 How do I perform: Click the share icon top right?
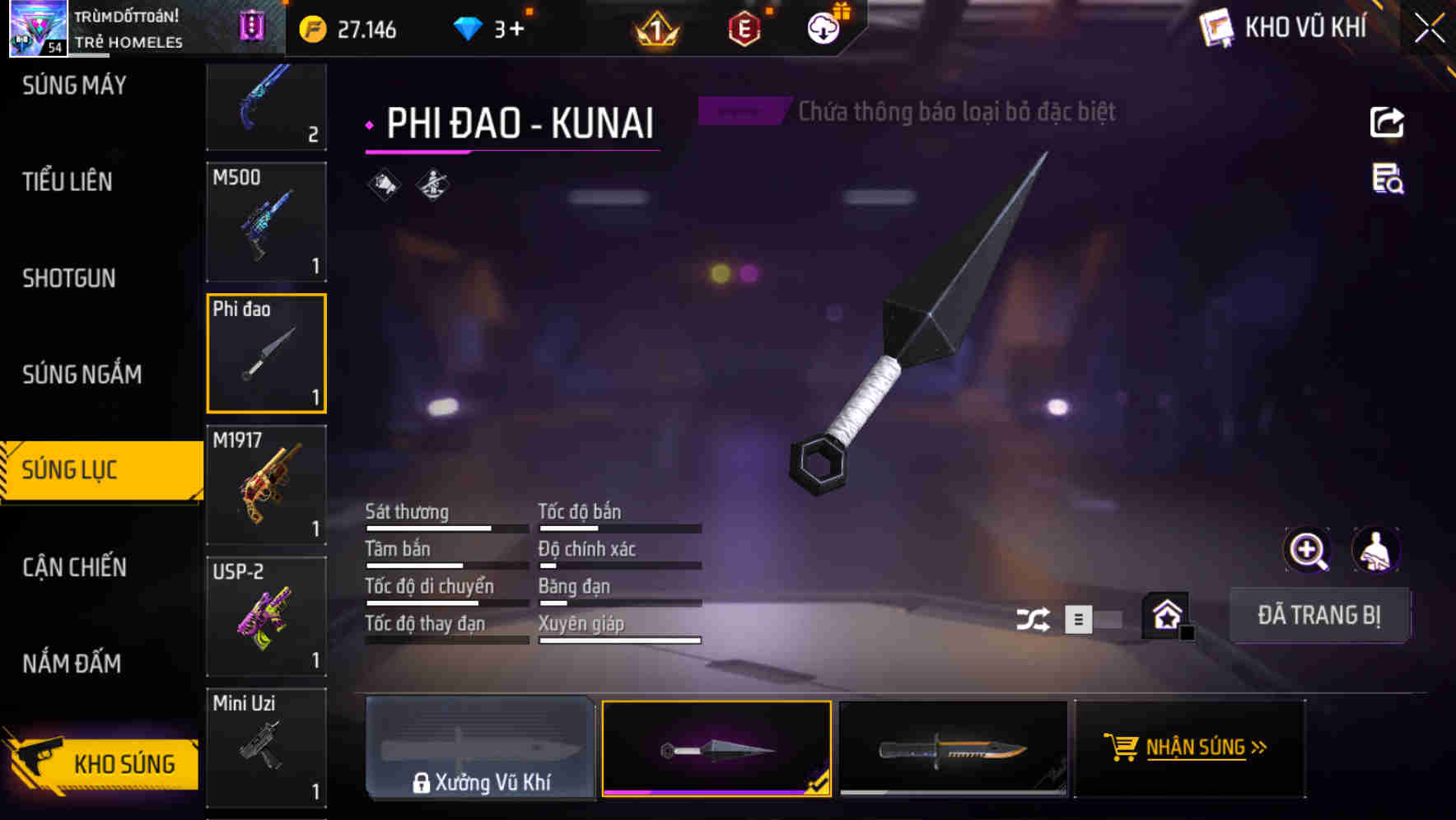tap(1388, 122)
